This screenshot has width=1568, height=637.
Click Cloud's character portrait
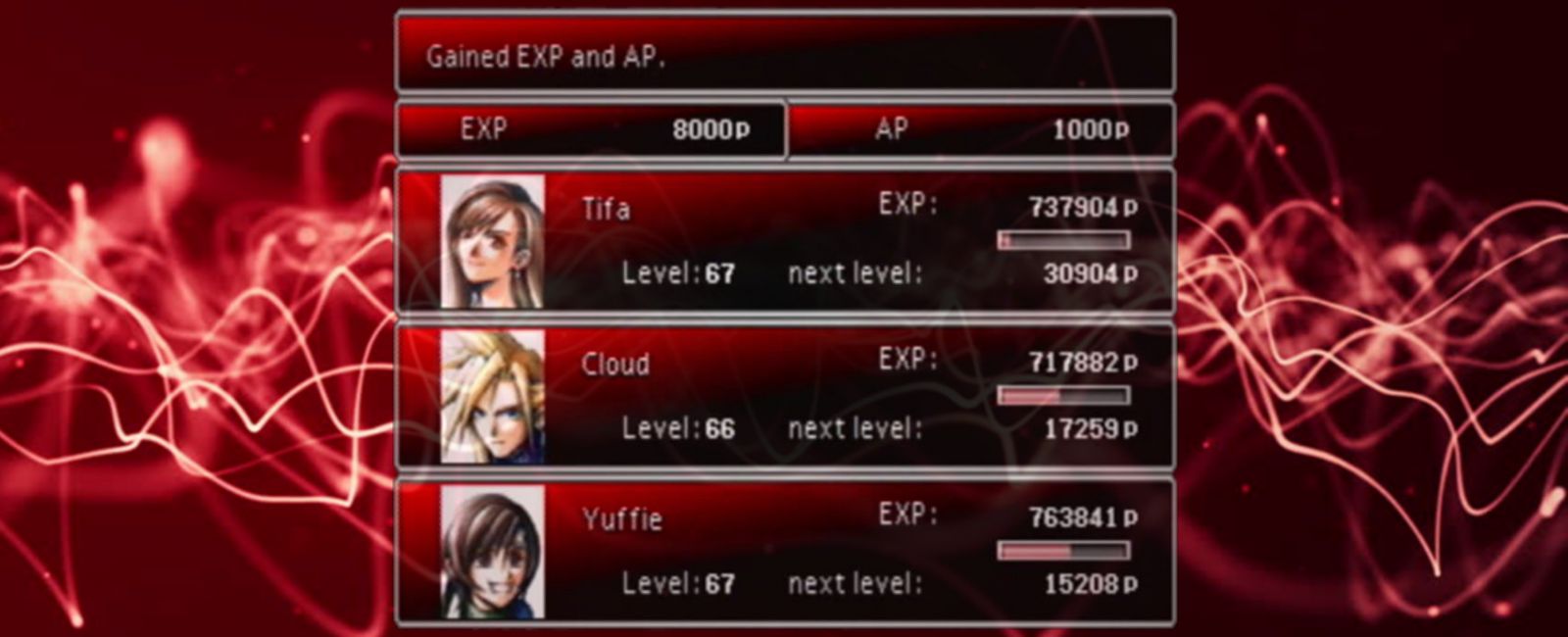point(492,396)
